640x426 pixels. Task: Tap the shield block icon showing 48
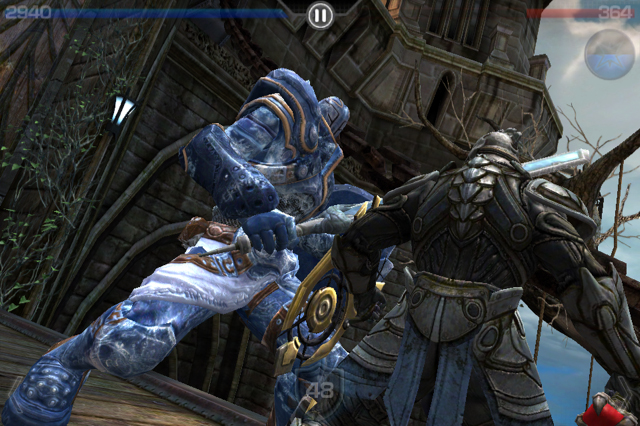[x=319, y=389]
